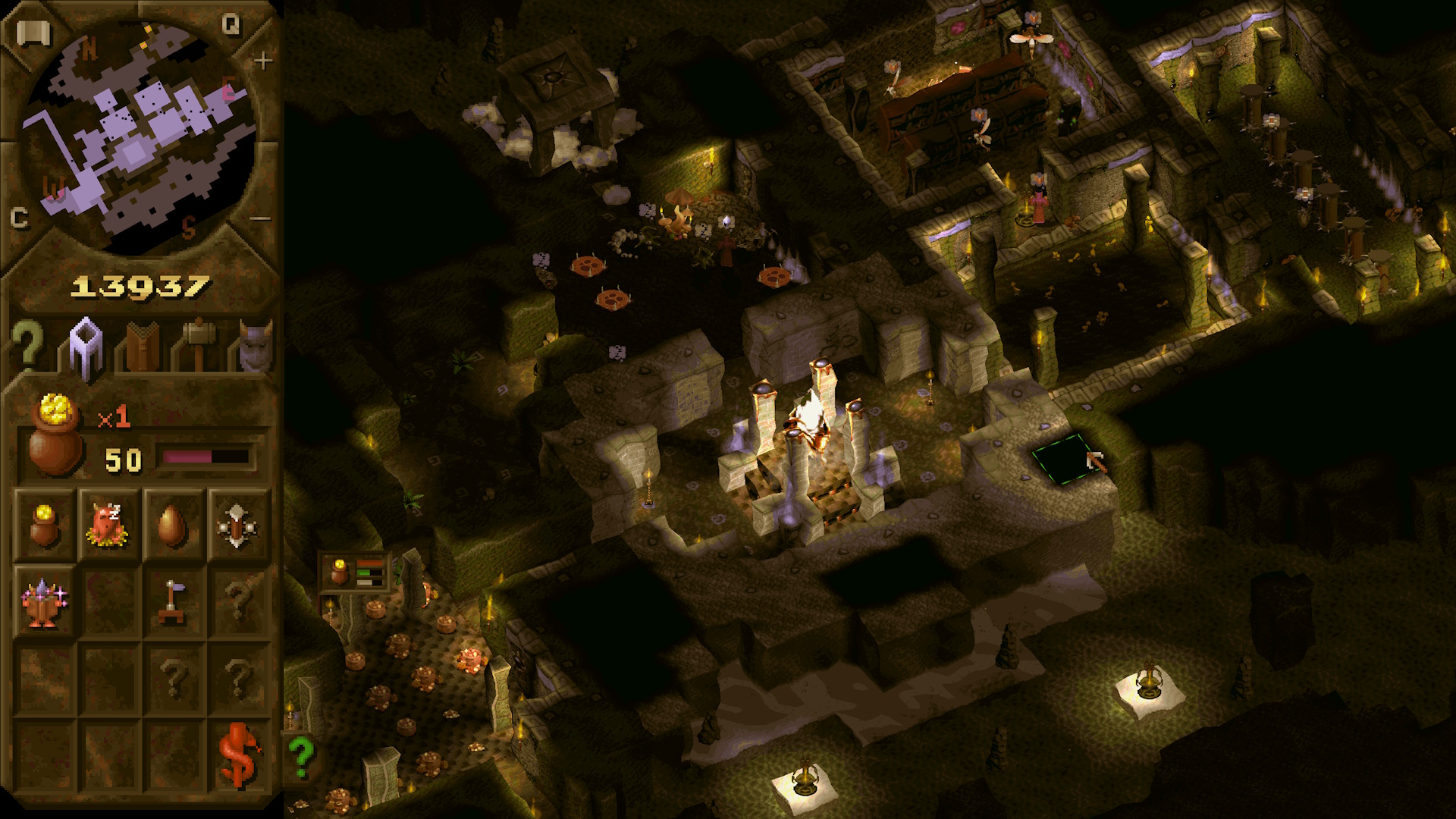Open the creatures horned-face tab
Screen dimensions: 1456x819
click(x=255, y=347)
